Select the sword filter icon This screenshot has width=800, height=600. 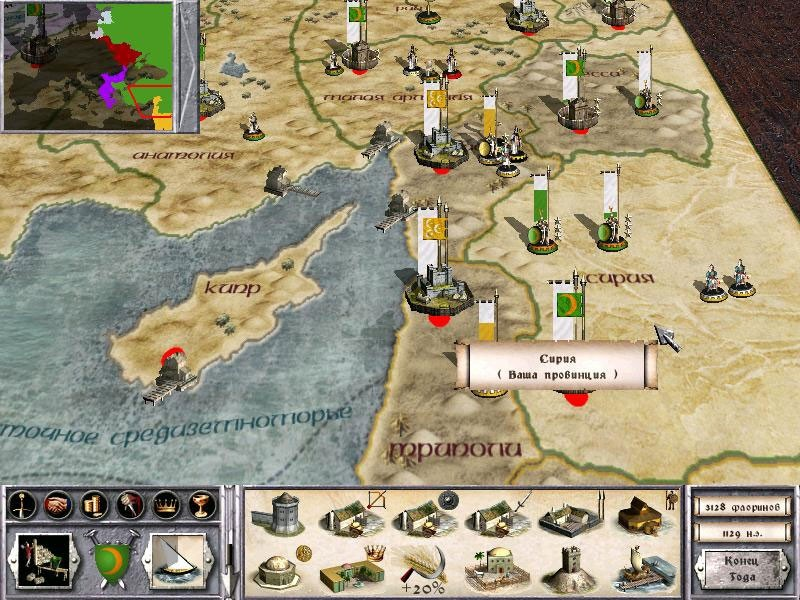click(x=21, y=503)
